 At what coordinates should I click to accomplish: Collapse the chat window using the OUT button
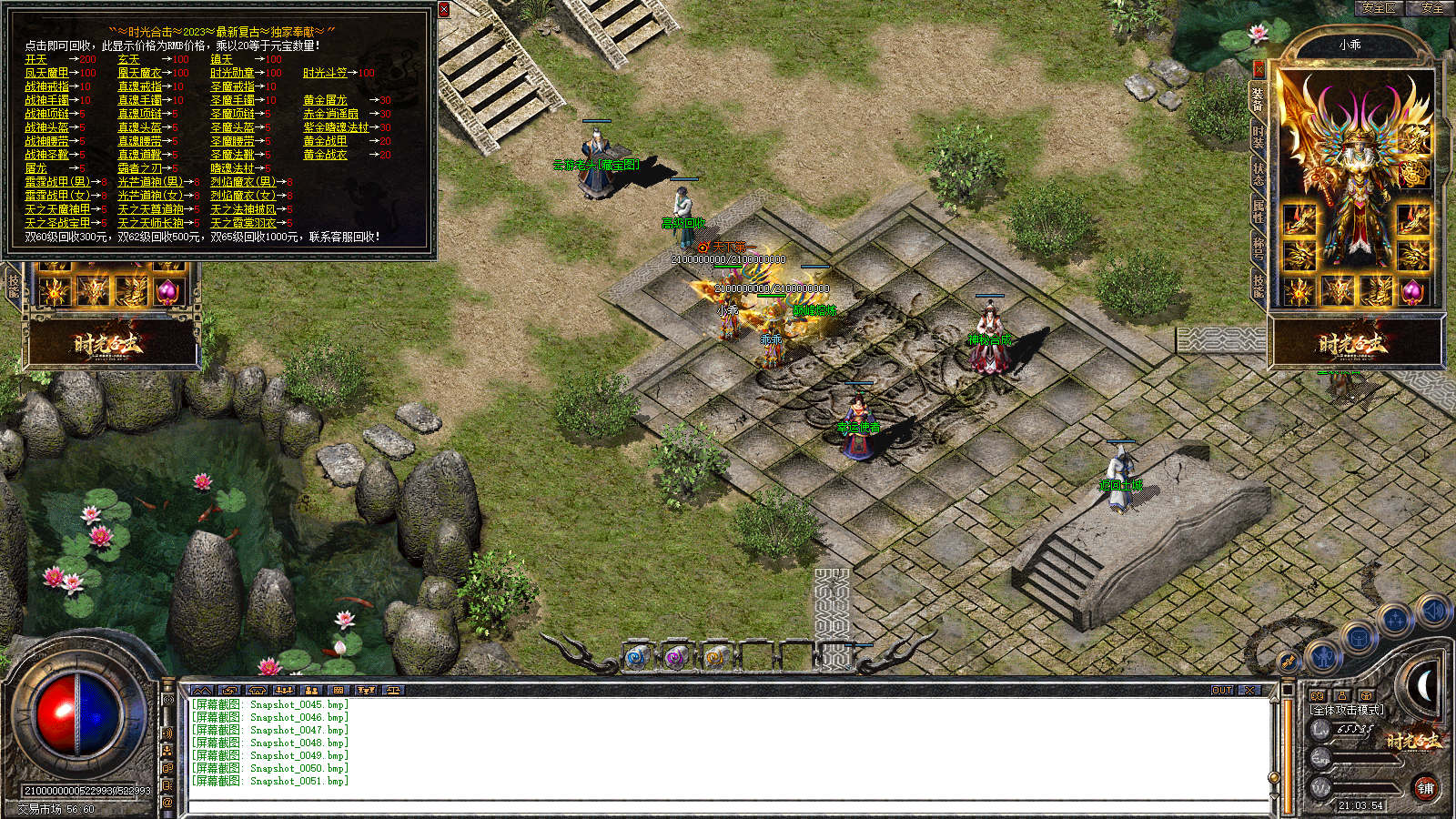pos(1220,692)
